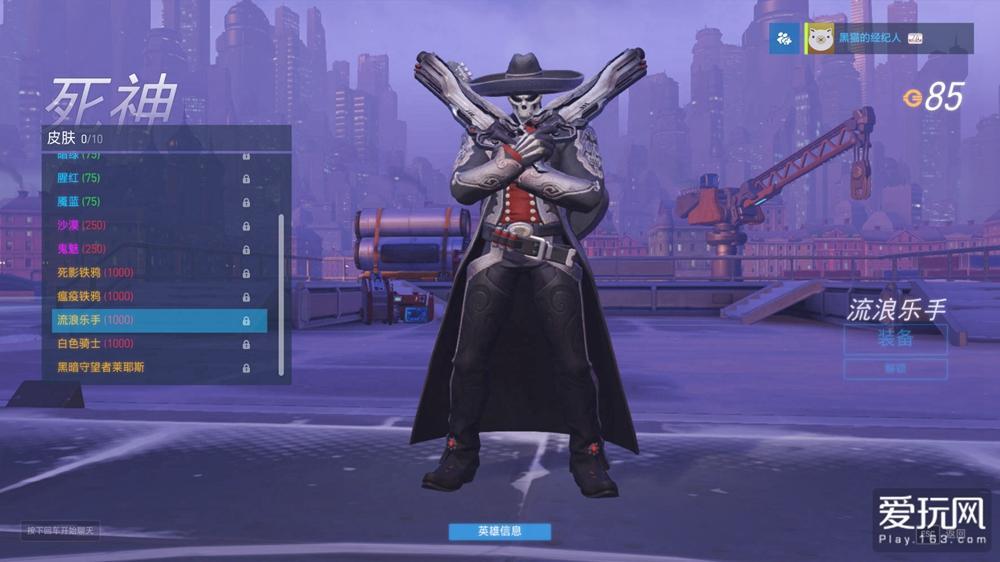Click the chat prompt box at bottom left

62,531
